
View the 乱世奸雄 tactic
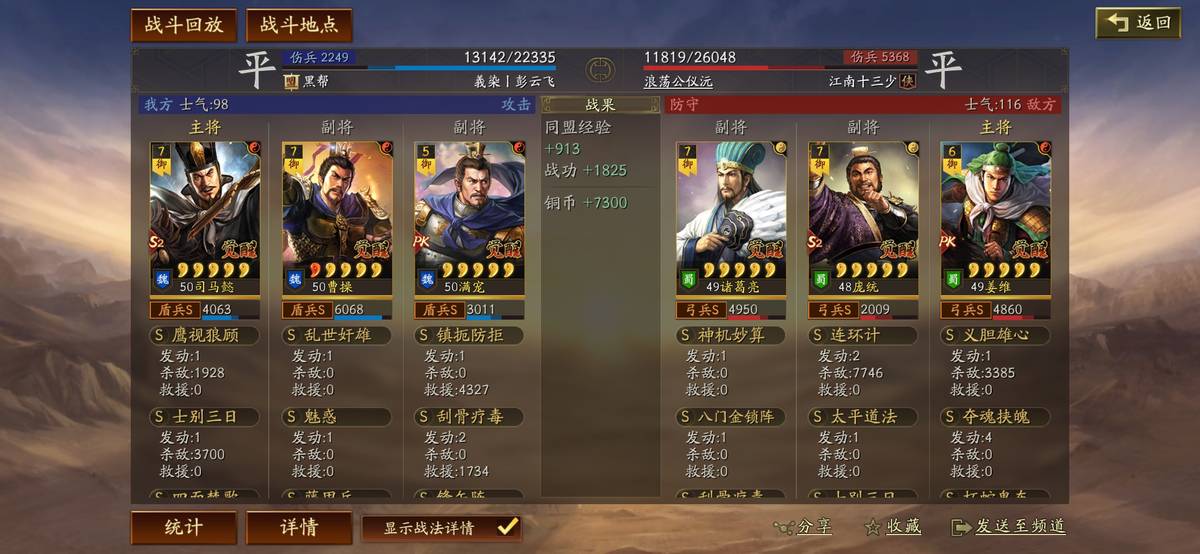coord(336,335)
